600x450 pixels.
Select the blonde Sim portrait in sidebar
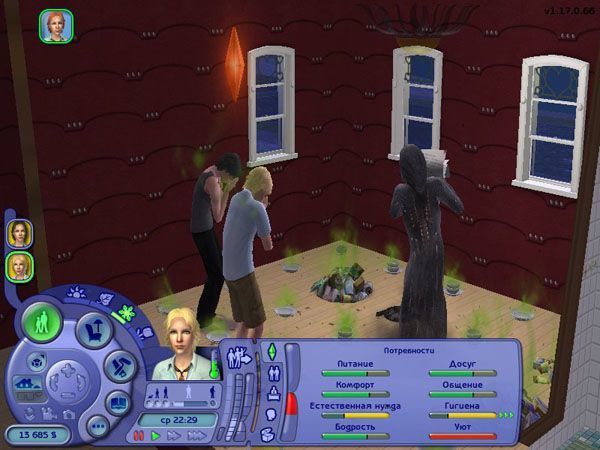(x=19, y=266)
